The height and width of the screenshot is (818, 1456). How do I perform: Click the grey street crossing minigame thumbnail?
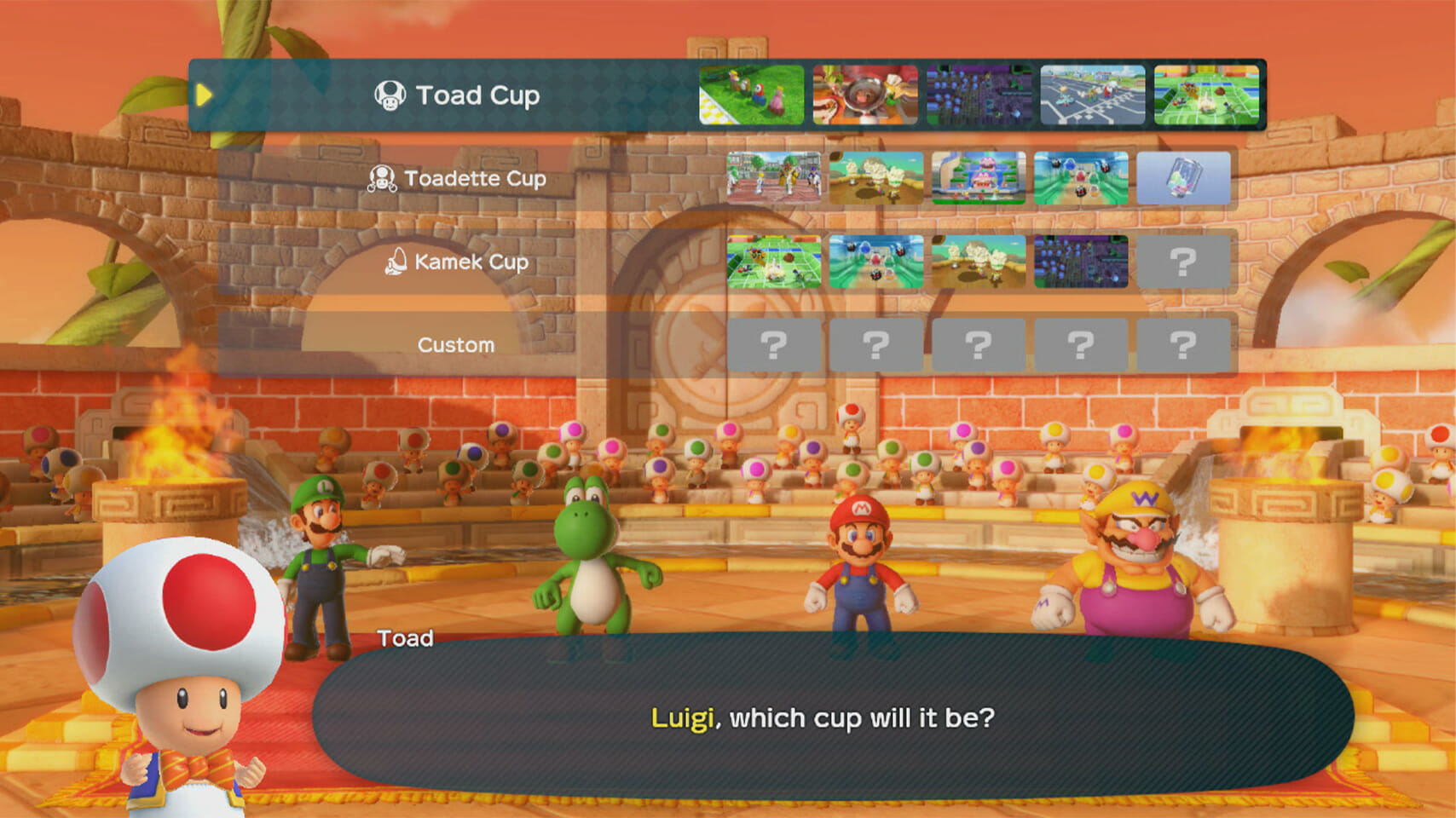(x=1092, y=95)
